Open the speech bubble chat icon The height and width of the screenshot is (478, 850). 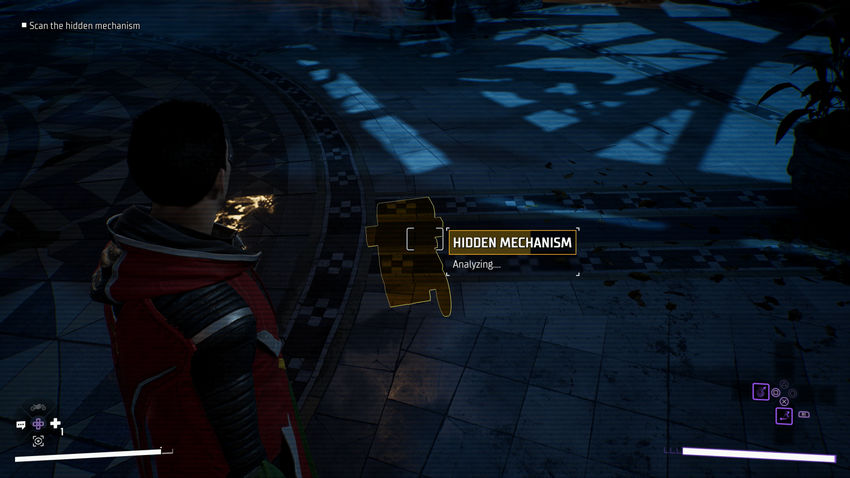coord(21,424)
